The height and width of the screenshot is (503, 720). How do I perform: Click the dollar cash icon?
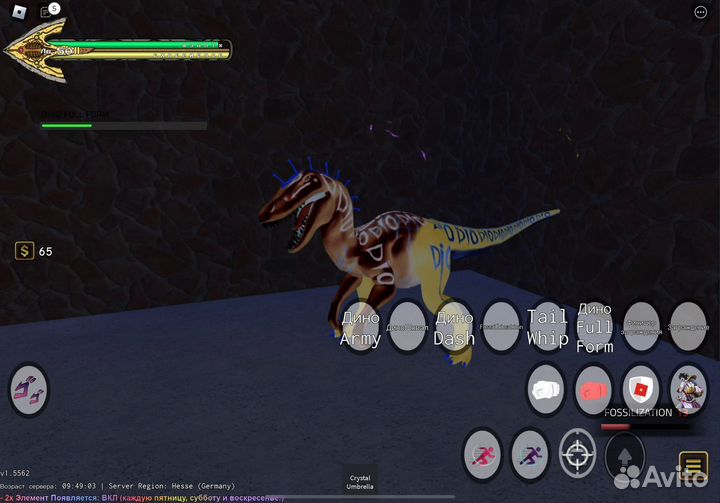point(24,251)
